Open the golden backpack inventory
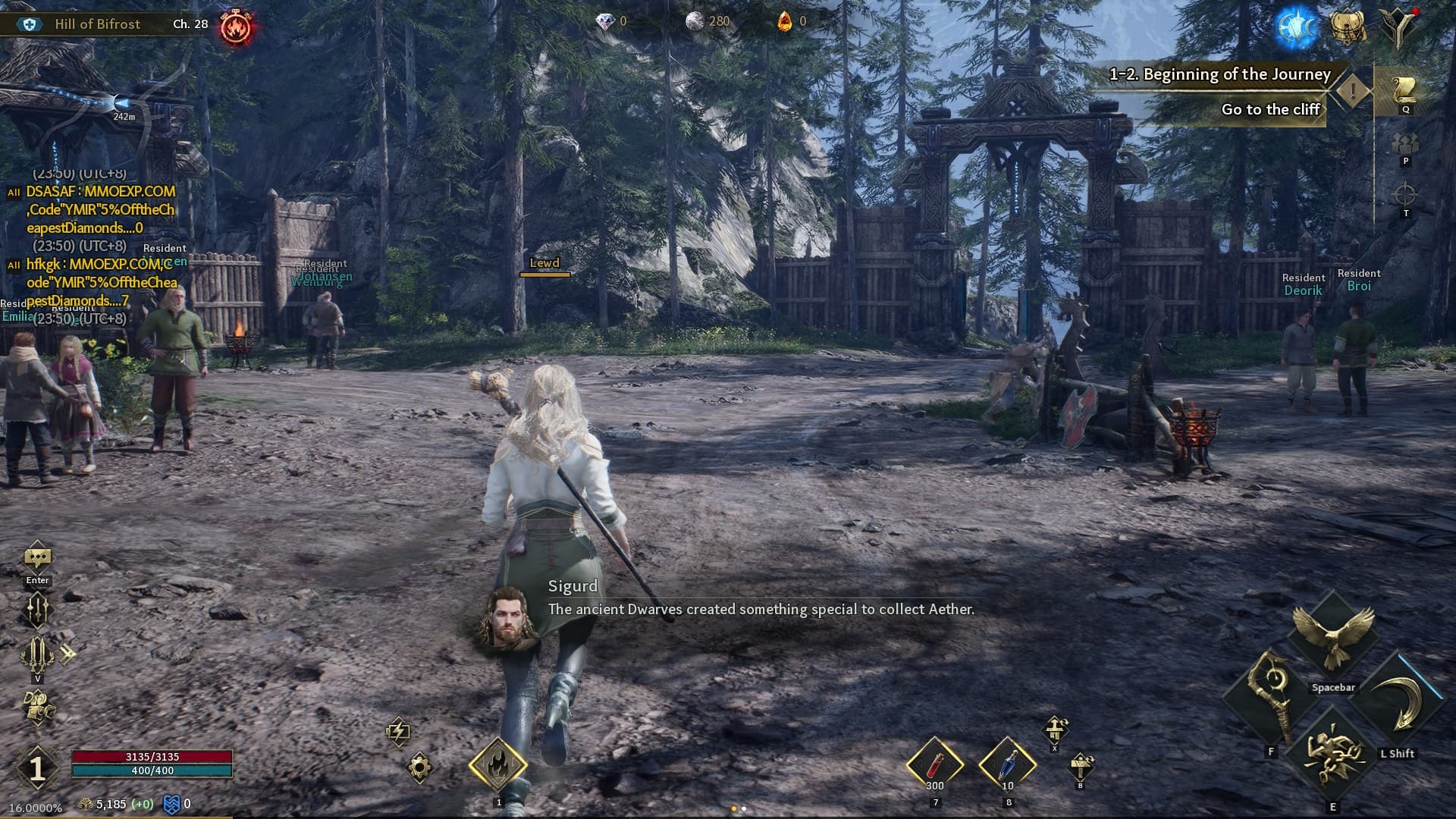This screenshot has height=819, width=1456. point(1348,27)
